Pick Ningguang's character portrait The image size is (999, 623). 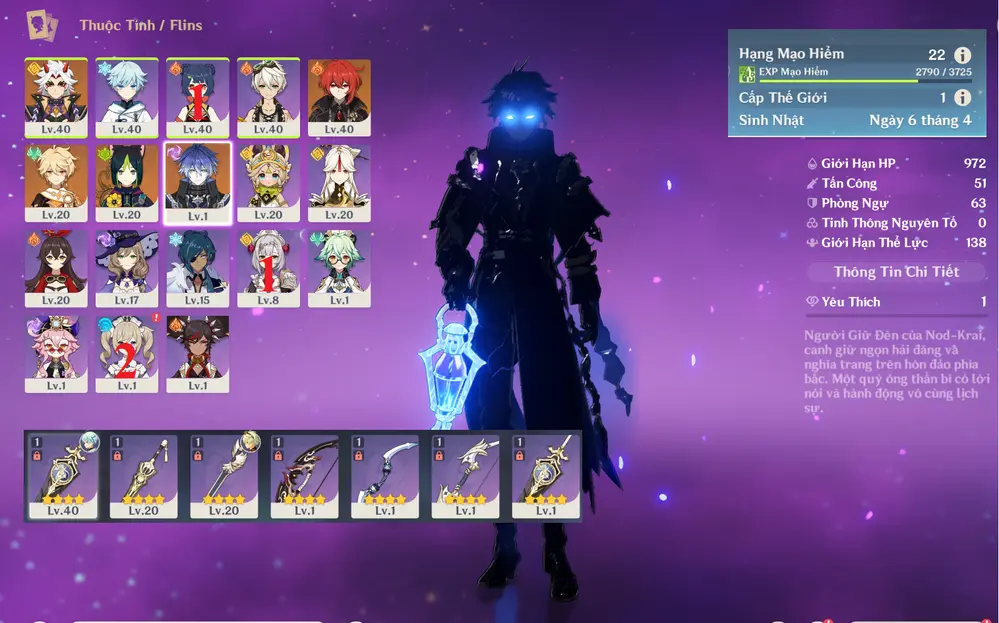point(339,182)
